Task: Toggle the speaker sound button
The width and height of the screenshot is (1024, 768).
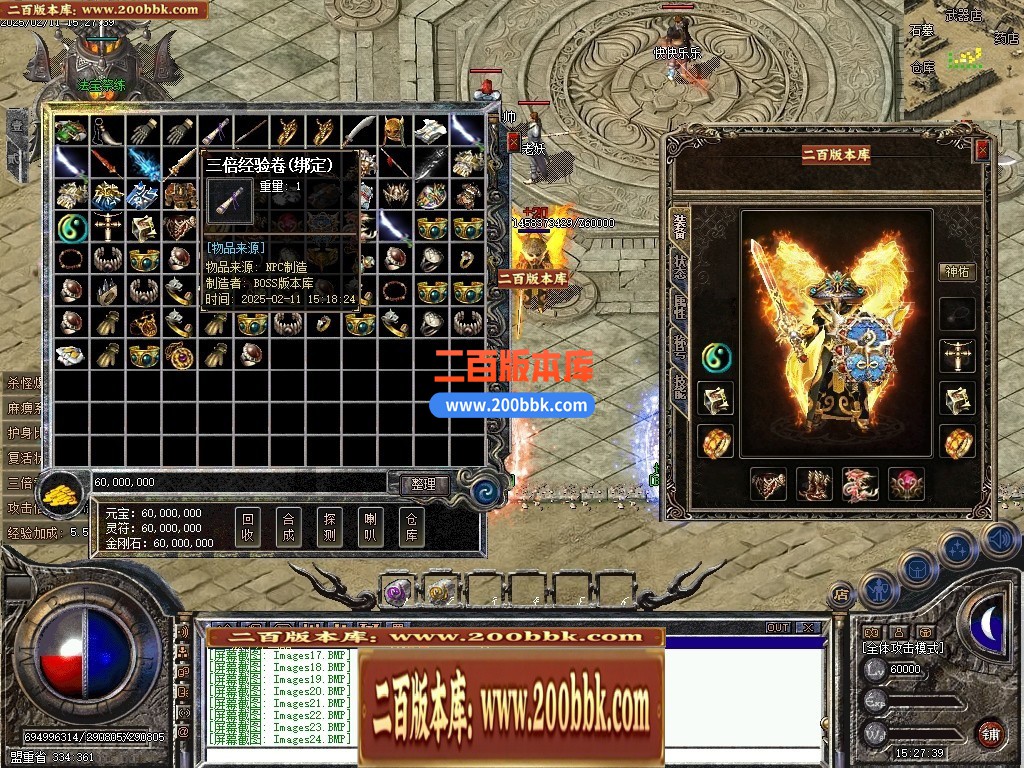Action: 1000,541
